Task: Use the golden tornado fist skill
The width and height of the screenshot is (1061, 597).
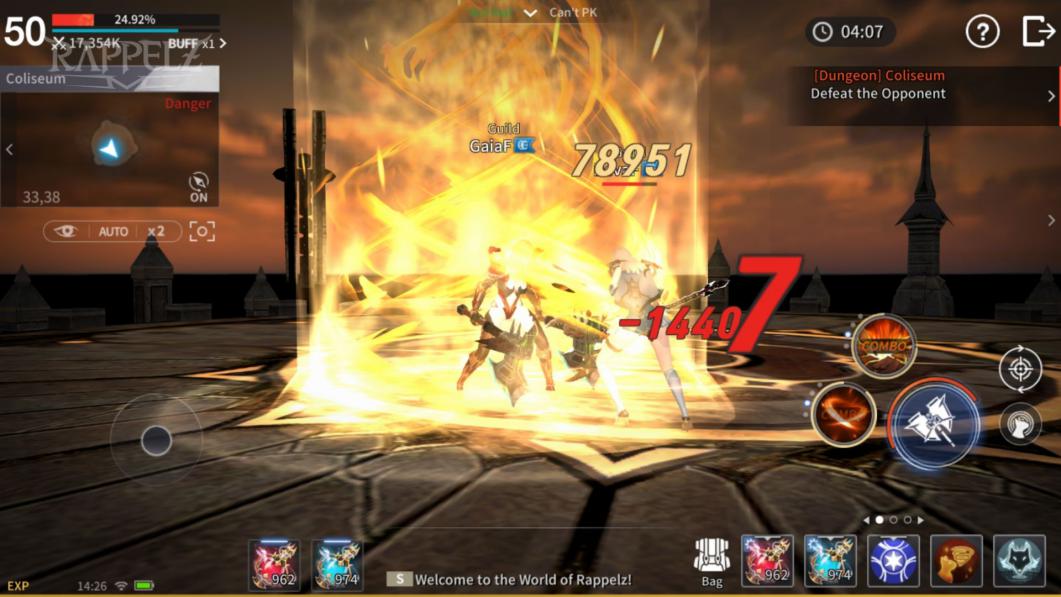Action: point(956,561)
